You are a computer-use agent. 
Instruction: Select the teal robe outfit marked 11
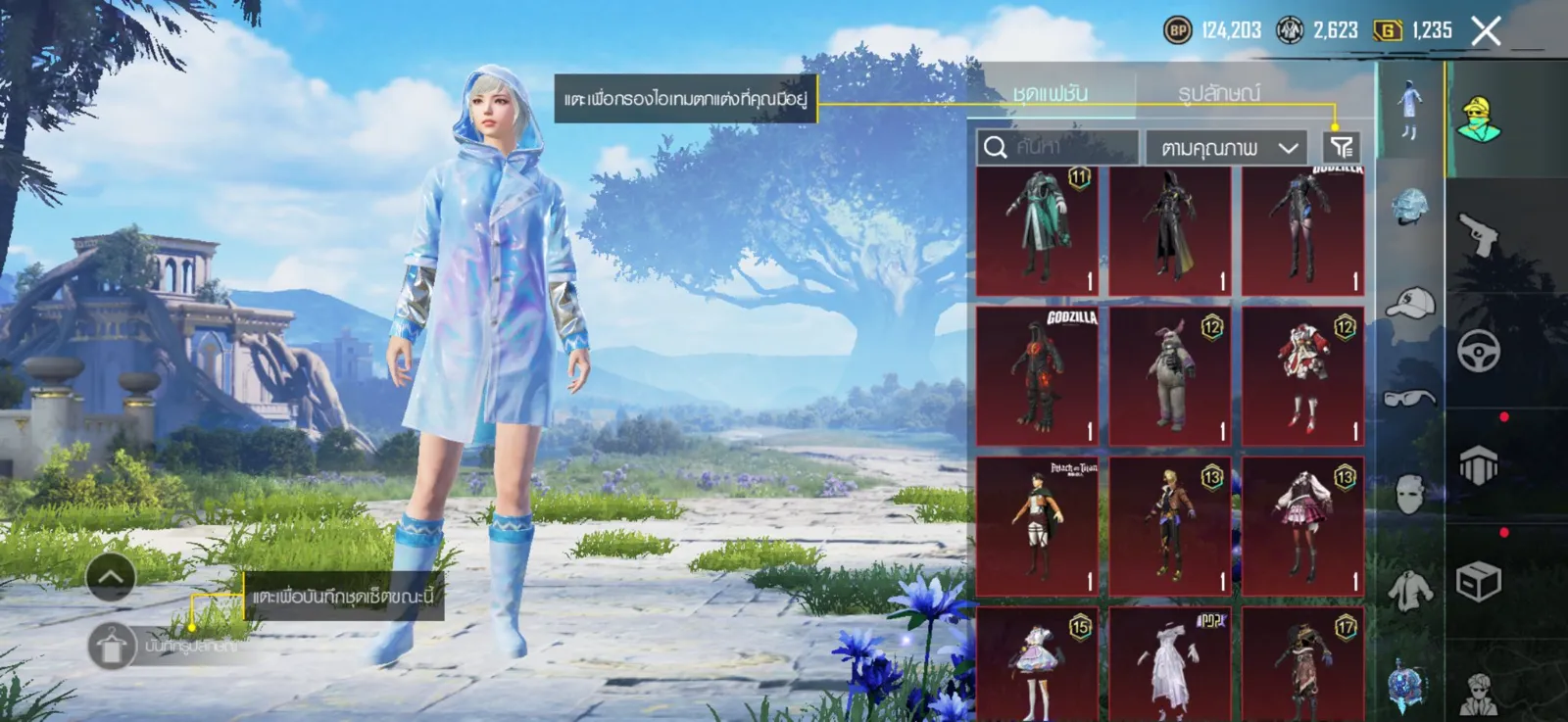coord(1037,231)
